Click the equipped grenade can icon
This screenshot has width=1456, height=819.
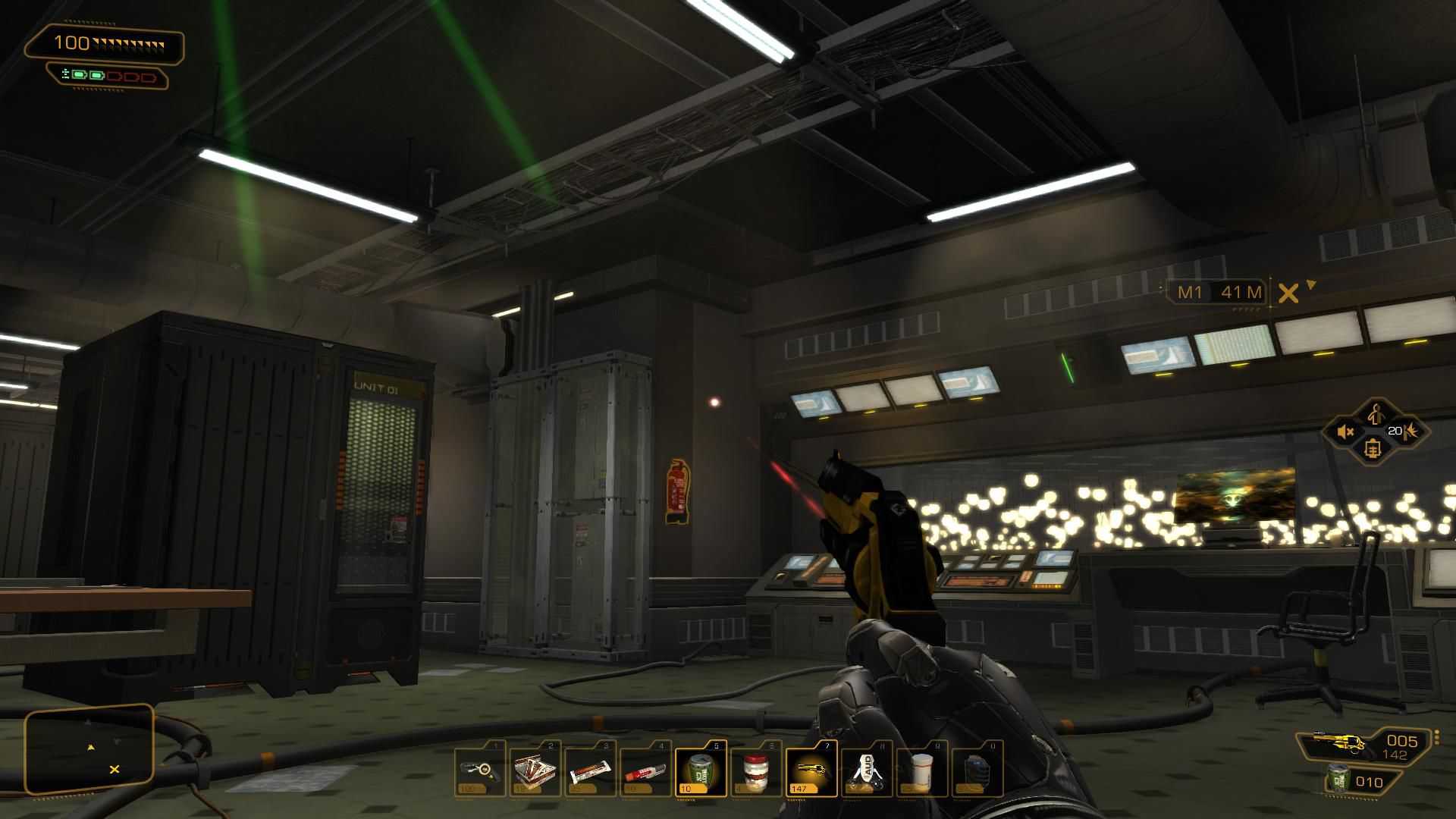coord(1339,780)
